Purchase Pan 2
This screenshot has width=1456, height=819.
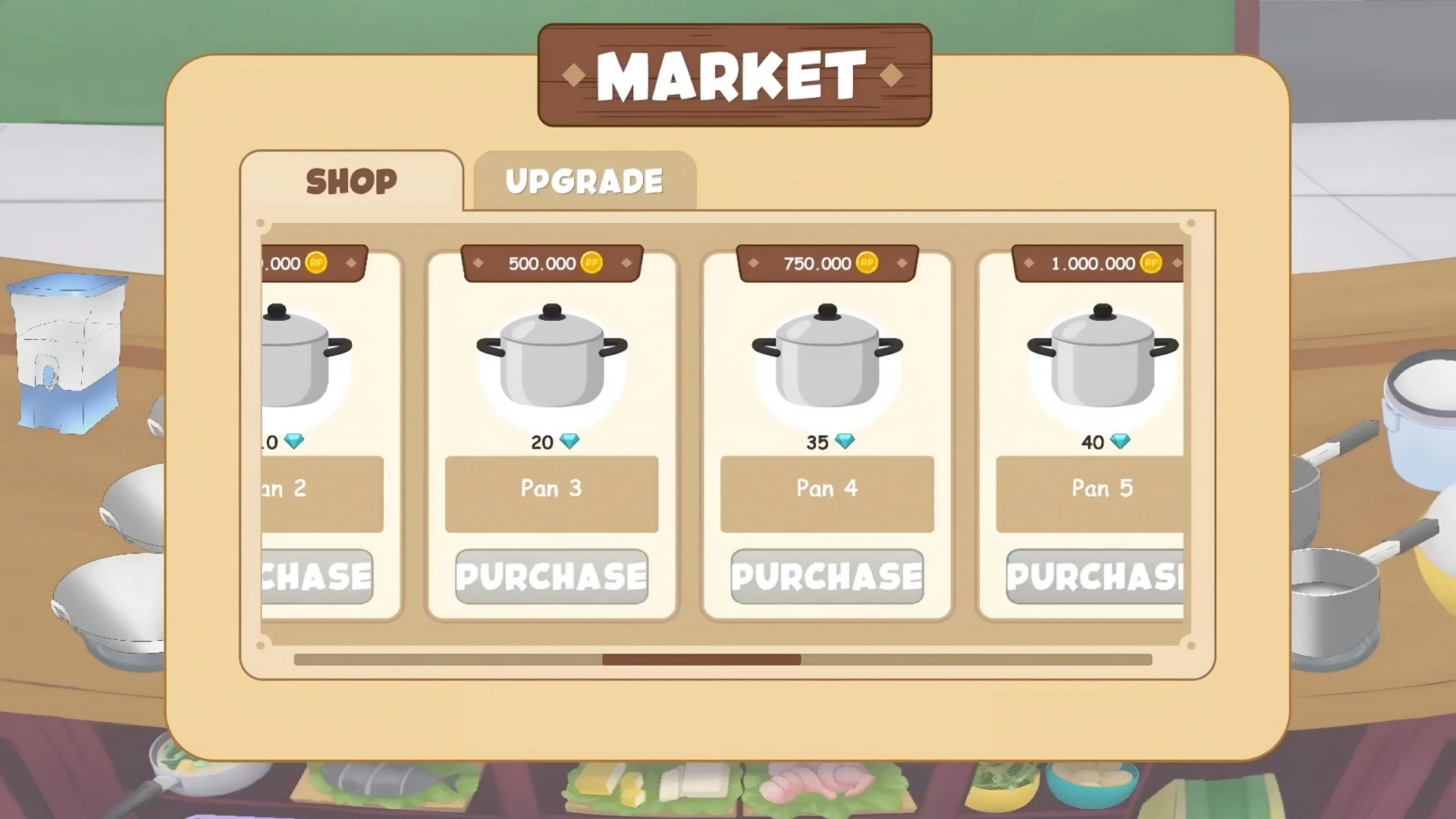(x=318, y=576)
